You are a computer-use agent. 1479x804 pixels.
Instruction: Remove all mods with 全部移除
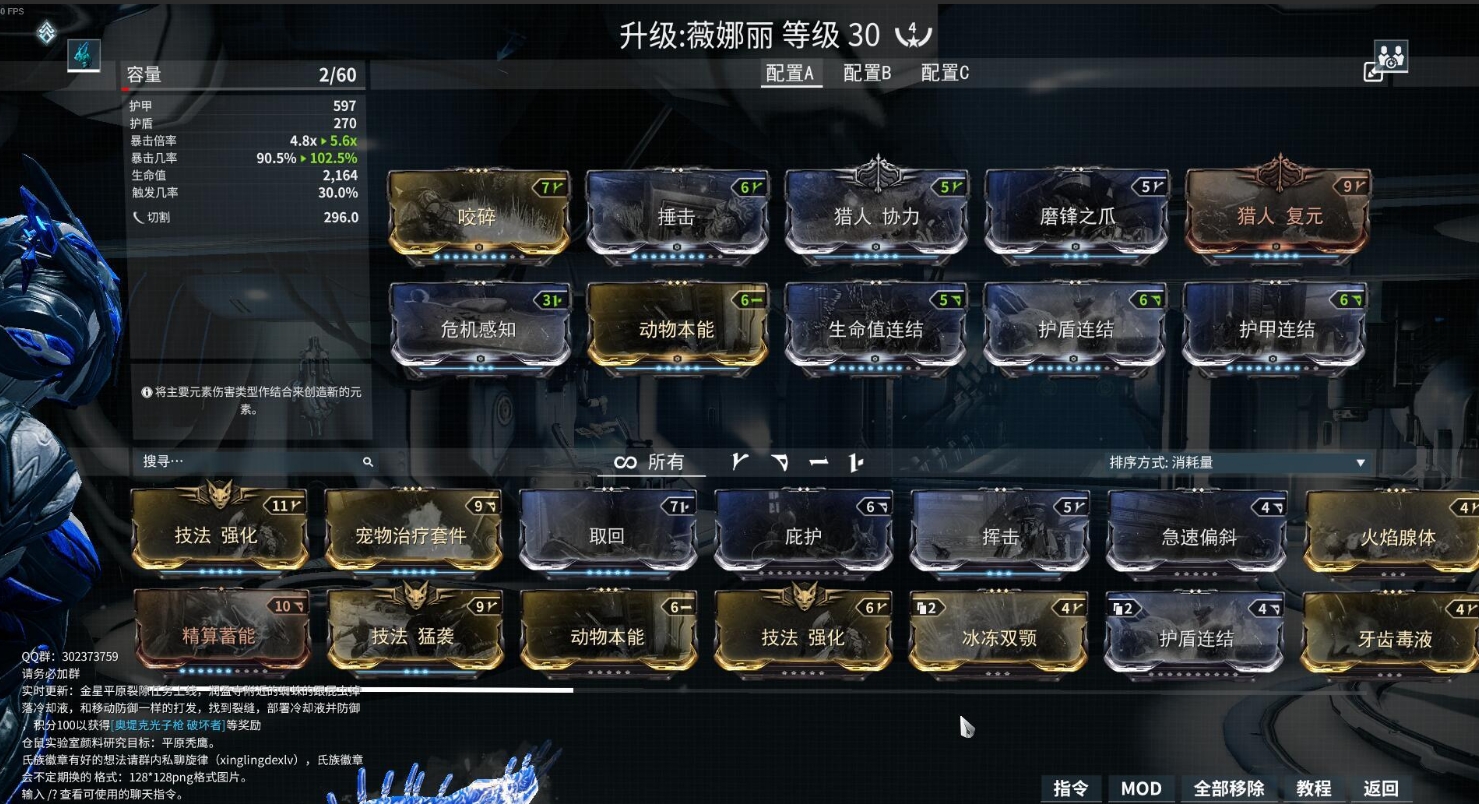pos(1229,788)
